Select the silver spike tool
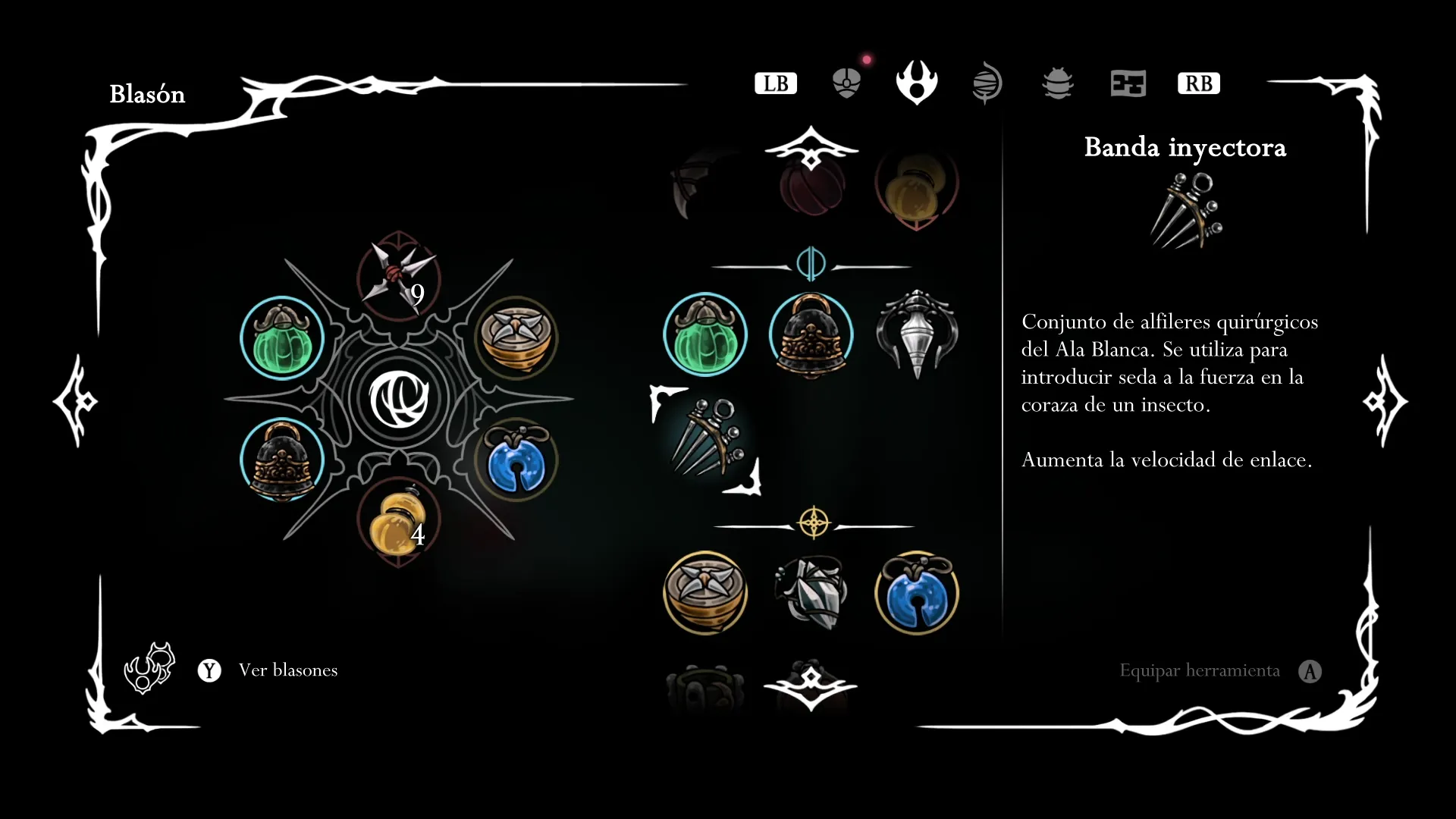The image size is (1456, 819). pos(917,334)
